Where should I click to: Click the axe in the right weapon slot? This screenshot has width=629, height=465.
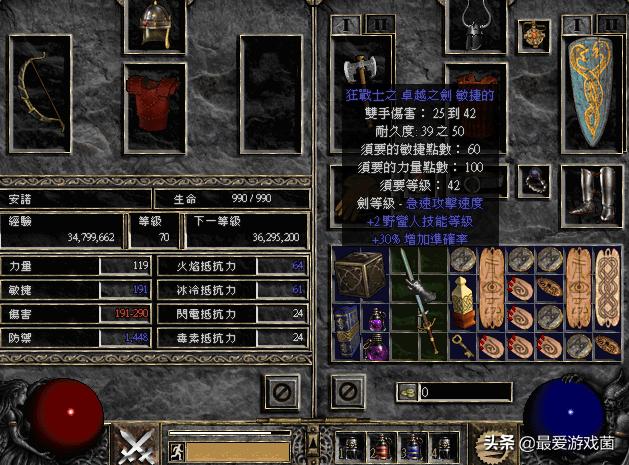358,72
